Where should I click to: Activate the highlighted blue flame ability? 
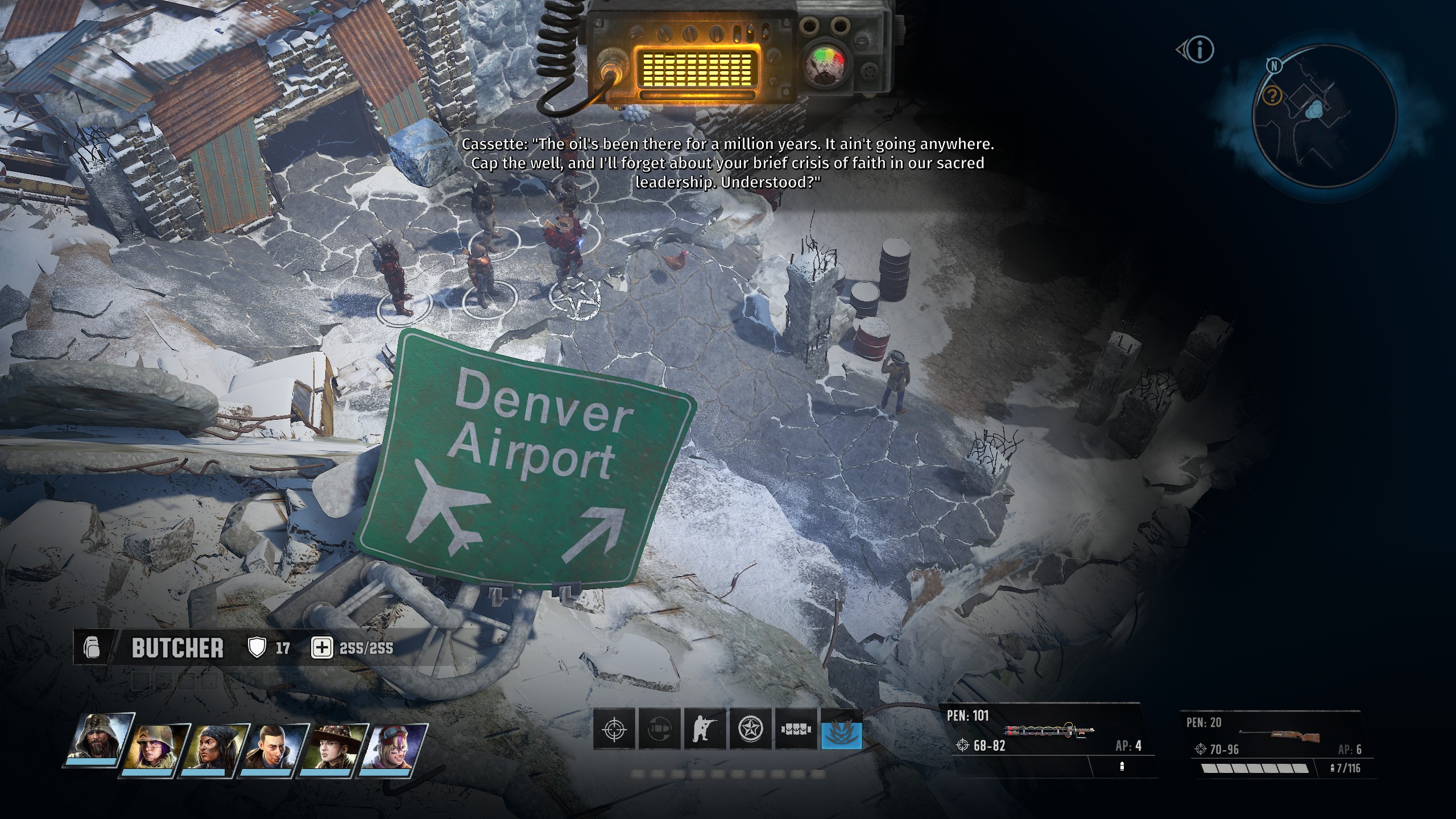click(842, 729)
